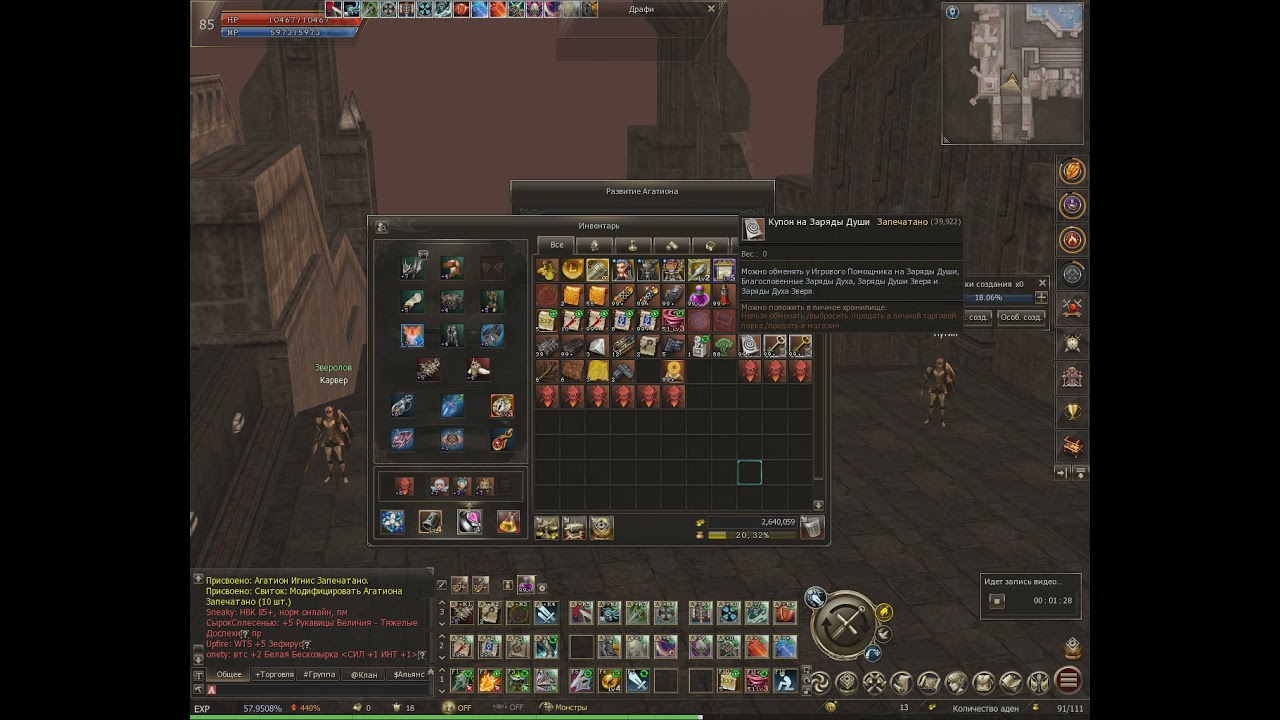The image size is (1280, 720).
Task: Switch to the "Все" inventory tab
Action: pos(556,245)
